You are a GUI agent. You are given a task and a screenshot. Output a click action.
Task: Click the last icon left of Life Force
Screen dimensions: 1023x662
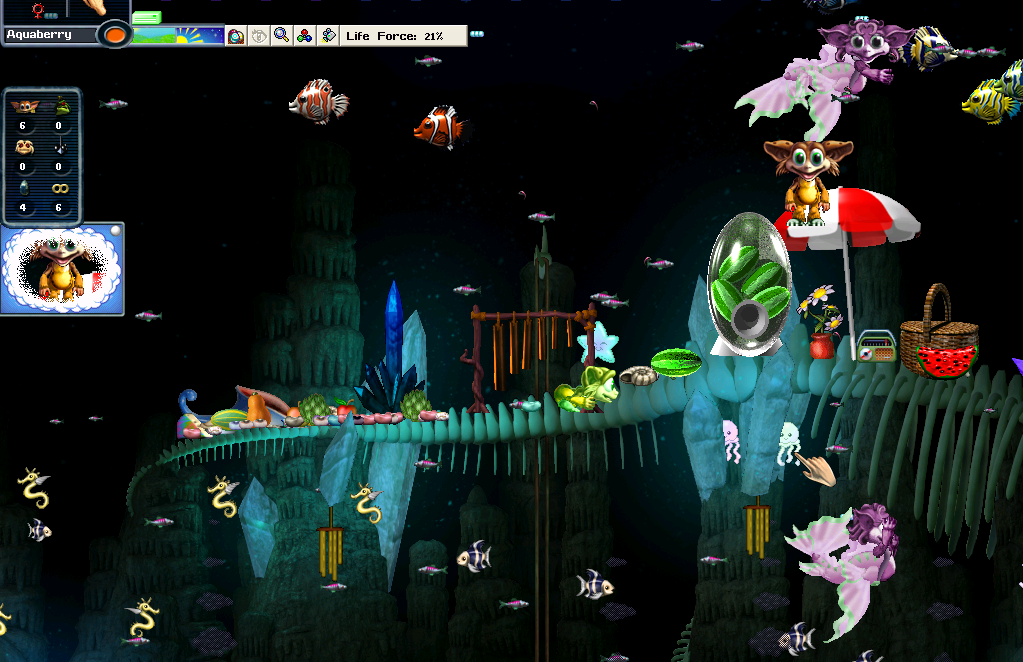point(328,36)
